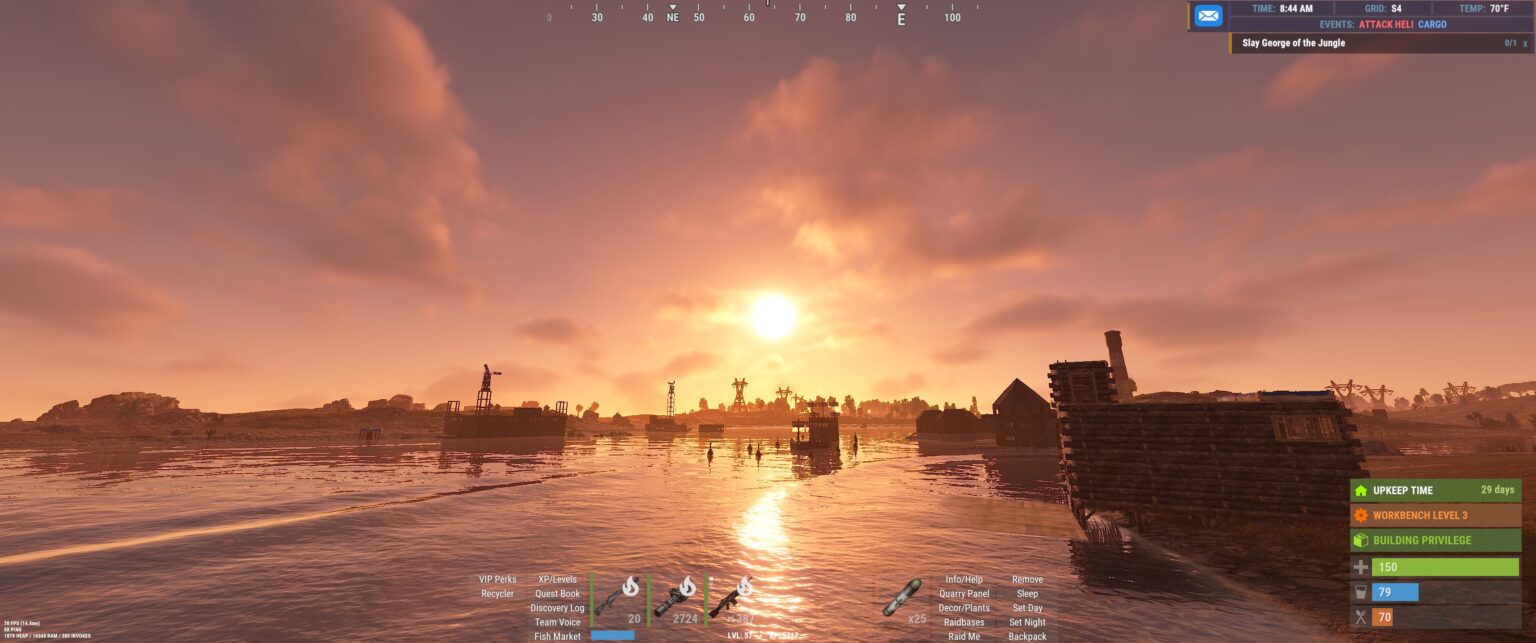Browse the Raidbases menu
The height and width of the screenshot is (643, 1536).
coord(964,622)
